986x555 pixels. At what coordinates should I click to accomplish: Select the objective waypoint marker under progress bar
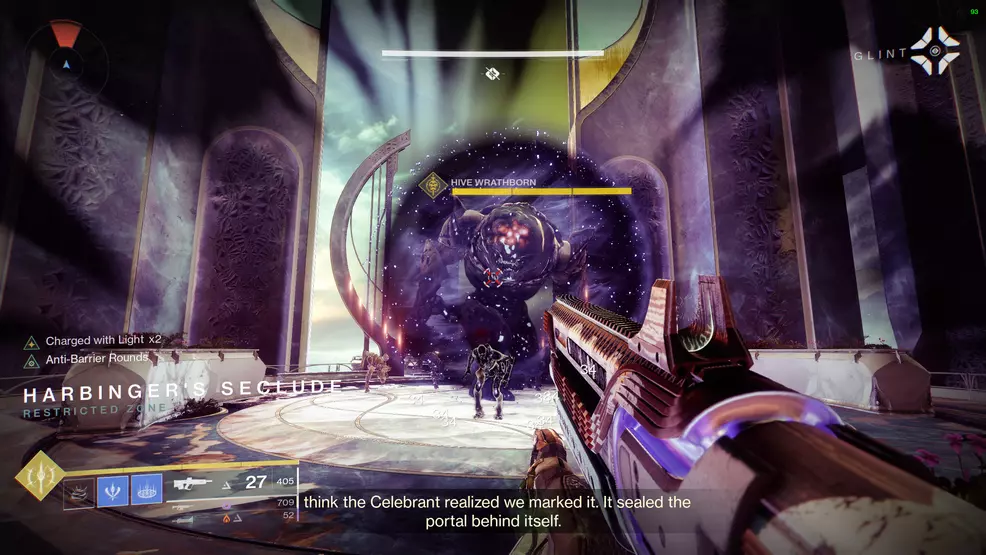[x=492, y=73]
